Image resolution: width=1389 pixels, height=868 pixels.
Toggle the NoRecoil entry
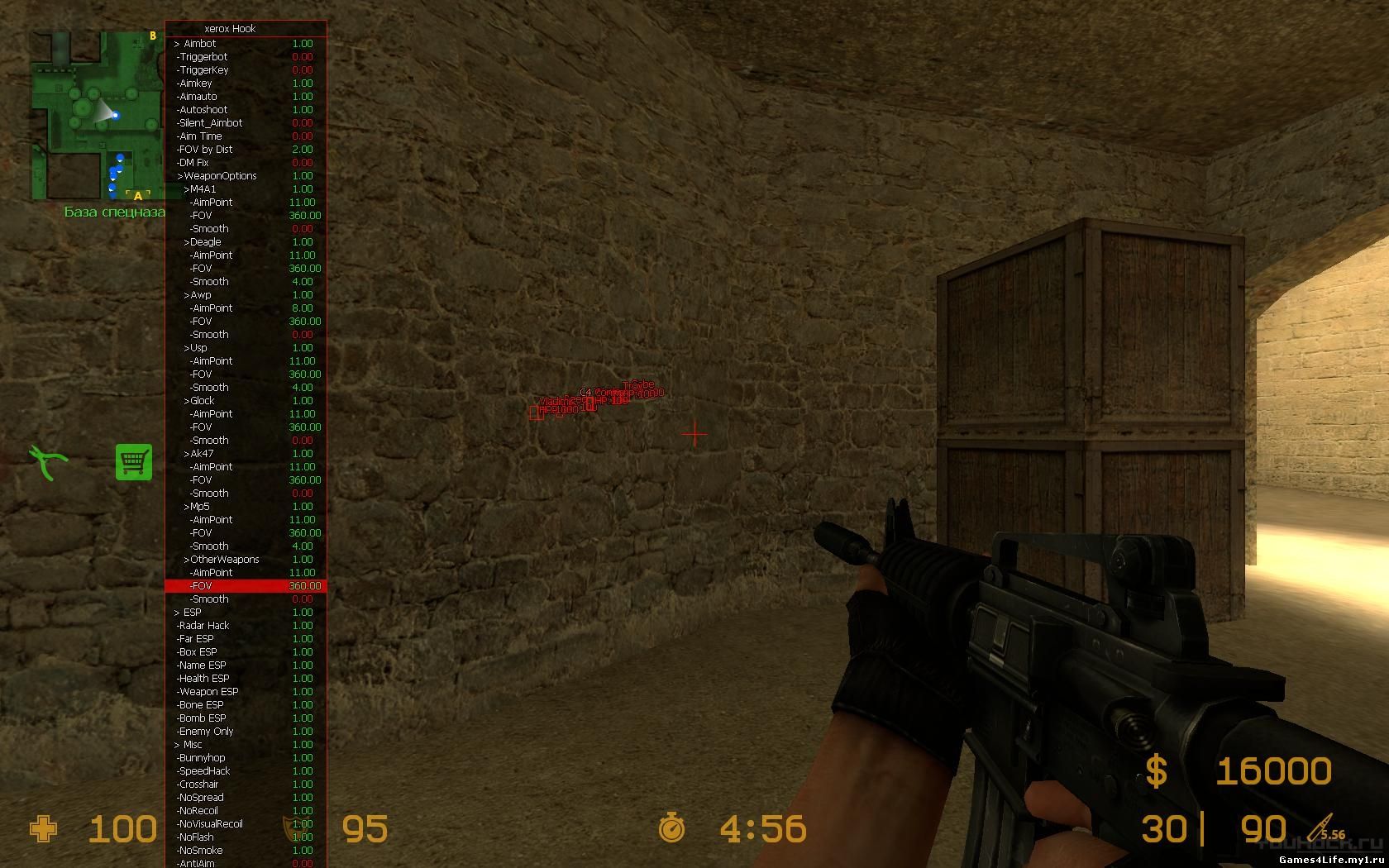coord(198,811)
